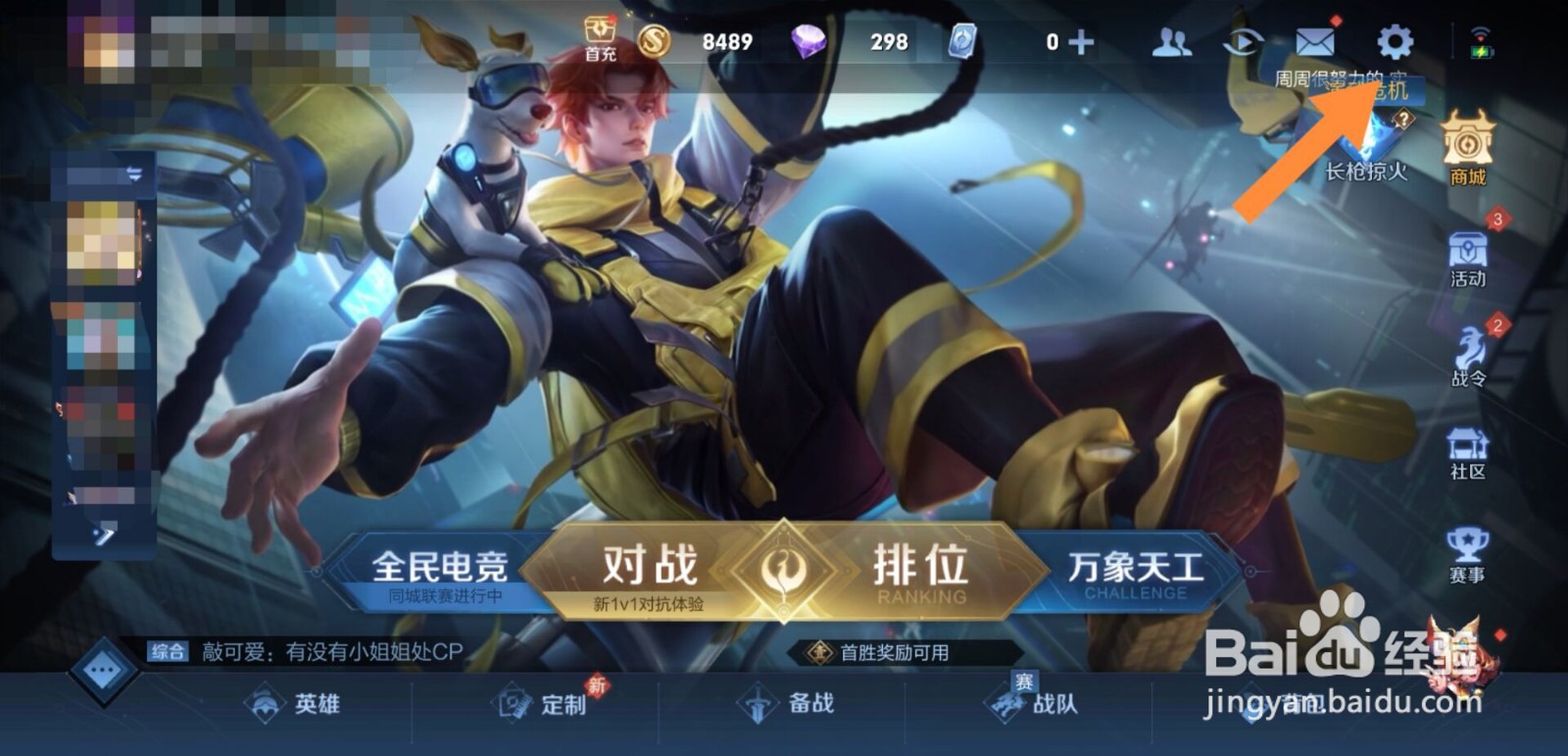Open the settings gear menu

(x=1396, y=41)
